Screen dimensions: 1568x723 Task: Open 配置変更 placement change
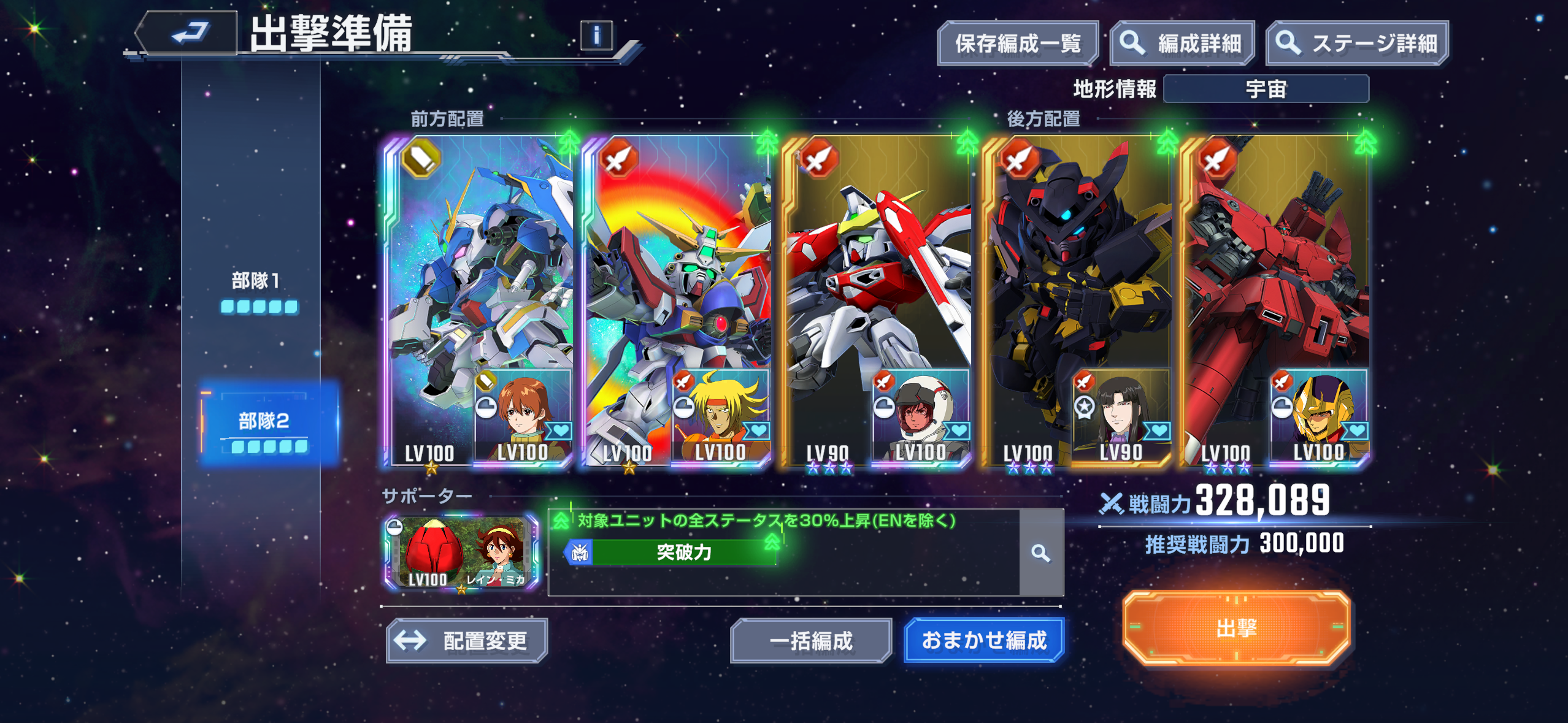pos(467,641)
